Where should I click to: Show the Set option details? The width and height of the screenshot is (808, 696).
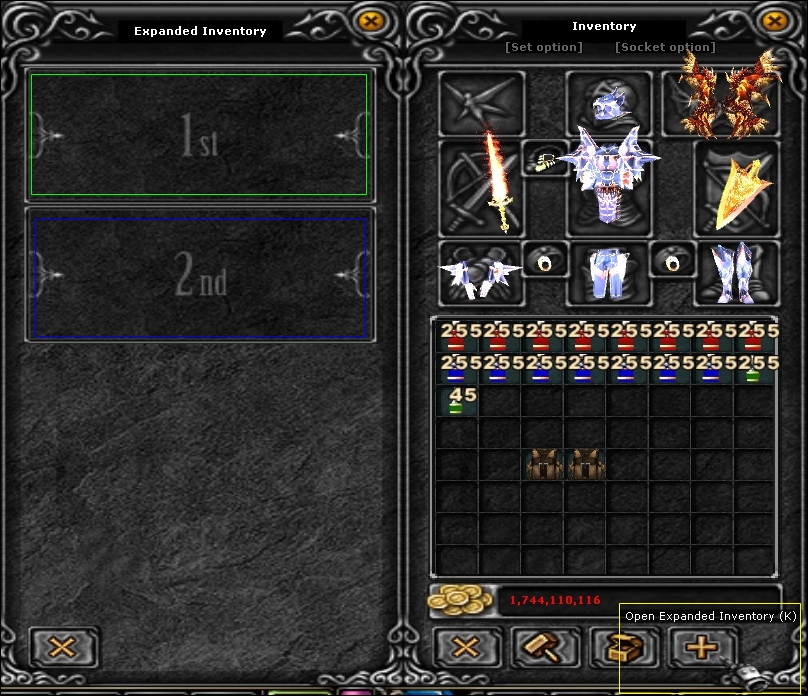pyautogui.click(x=543, y=47)
